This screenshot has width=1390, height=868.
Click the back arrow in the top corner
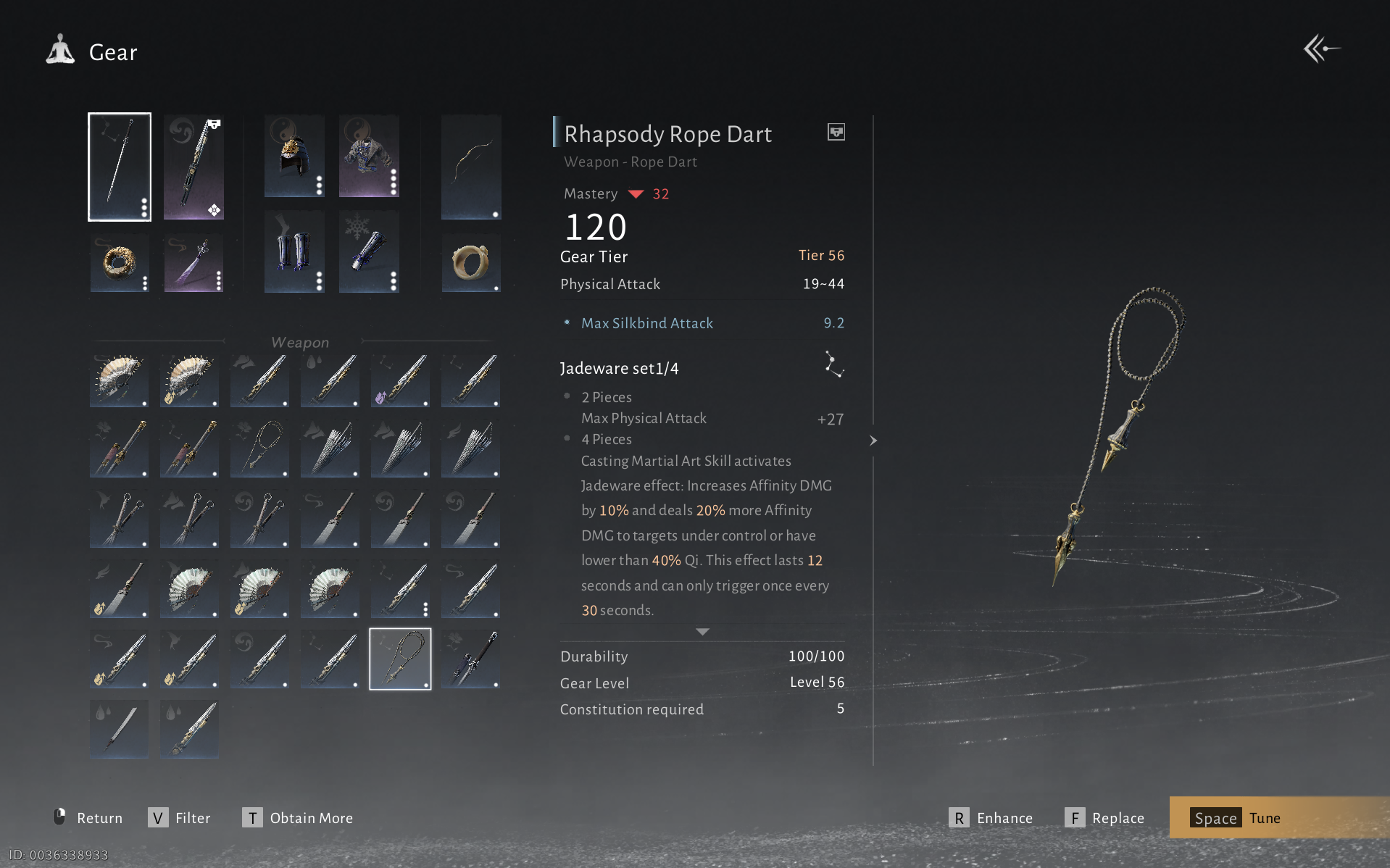pyautogui.click(x=1321, y=49)
